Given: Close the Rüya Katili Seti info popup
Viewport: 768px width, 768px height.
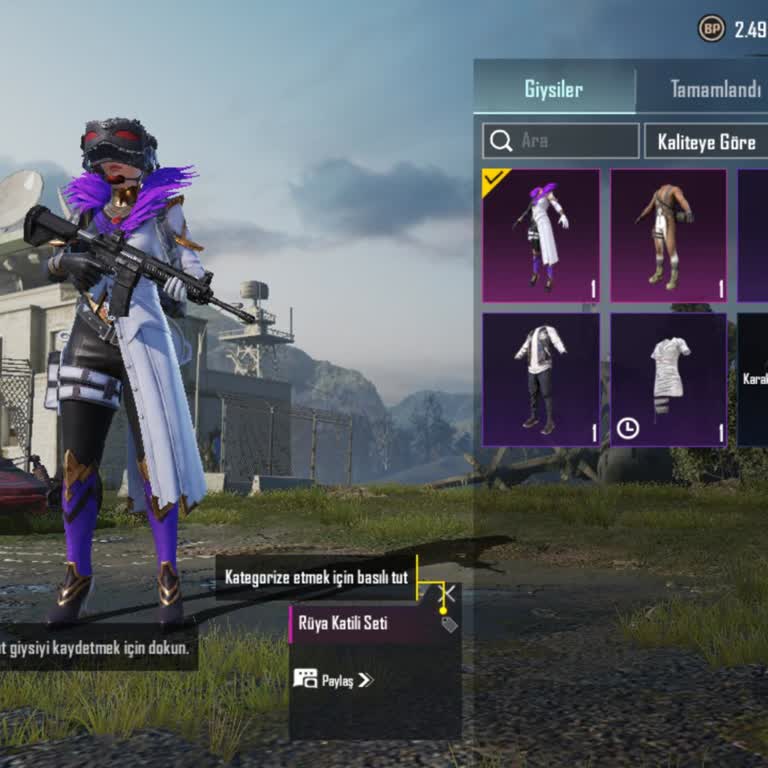Looking at the screenshot, I should (x=448, y=594).
